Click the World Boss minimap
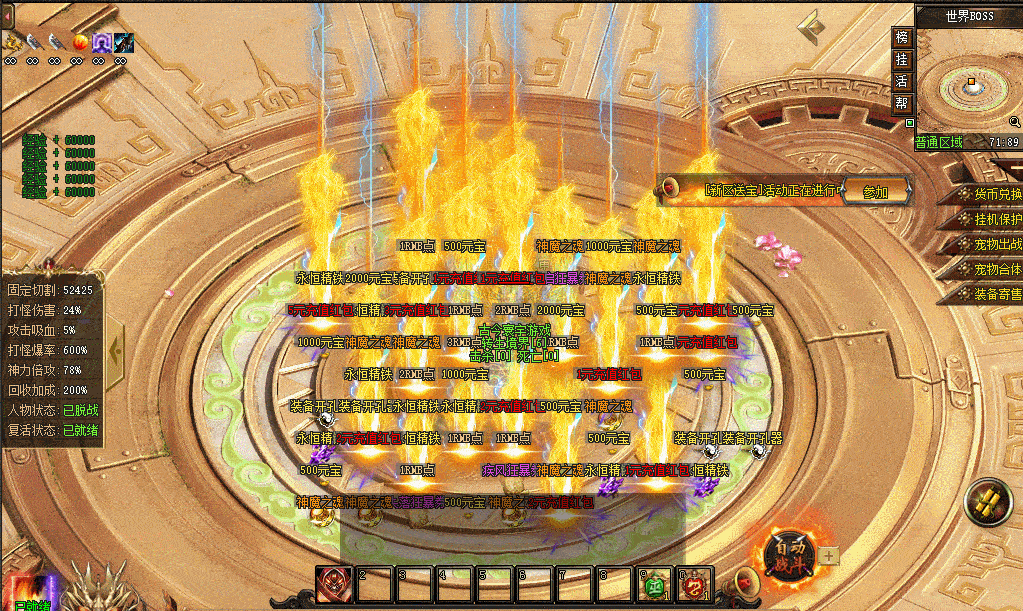Image resolution: width=1023 pixels, height=611 pixels. [x=968, y=82]
